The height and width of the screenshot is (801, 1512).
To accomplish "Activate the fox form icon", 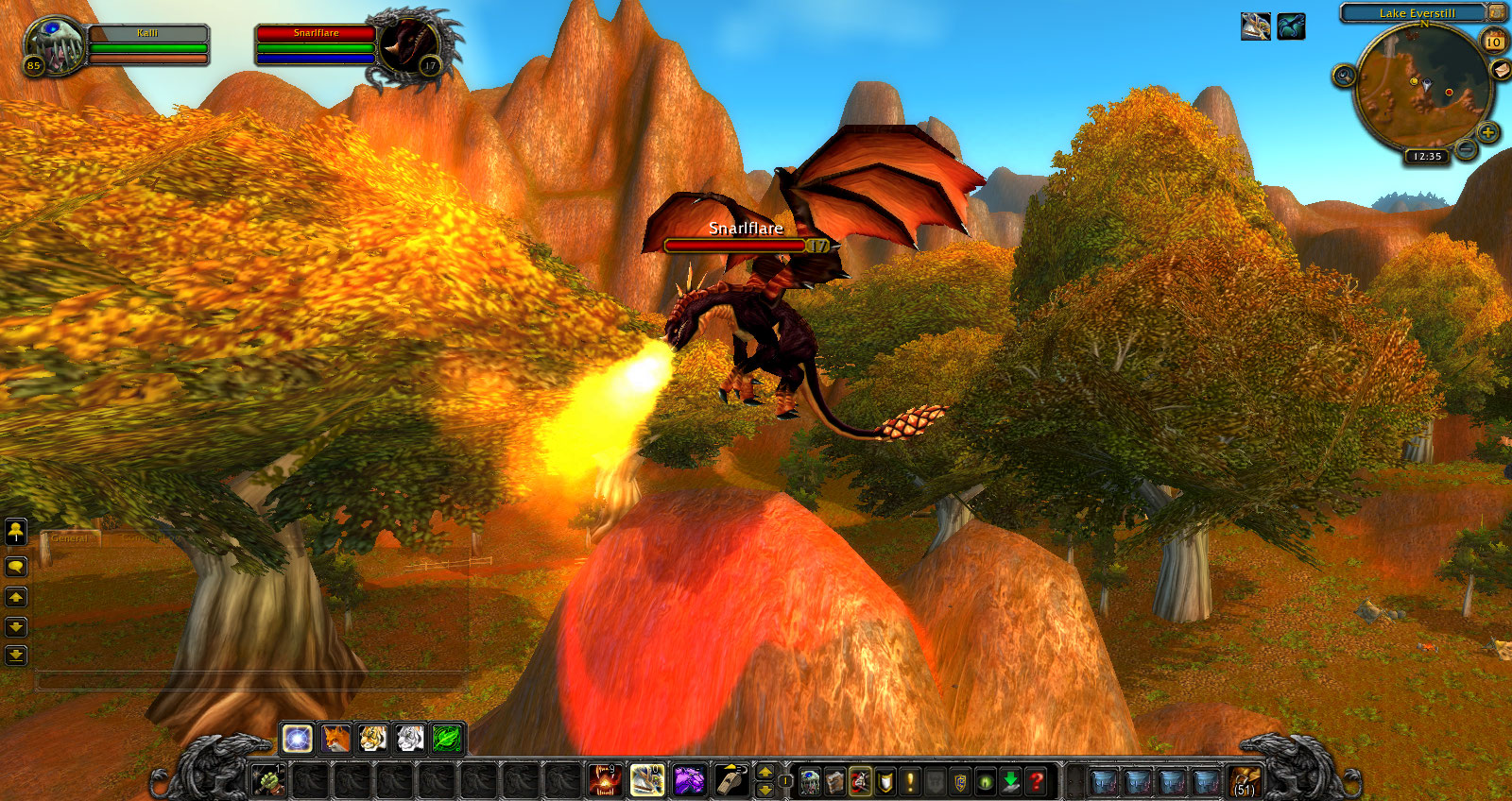I will click(x=335, y=738).
